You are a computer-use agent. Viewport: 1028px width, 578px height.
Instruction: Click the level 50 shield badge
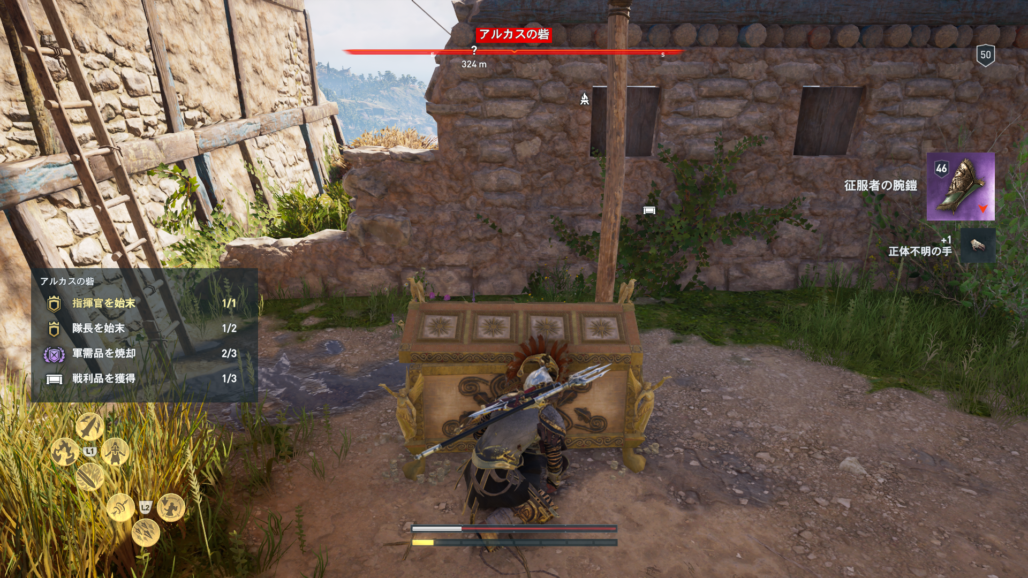click(x=985, y=55)
